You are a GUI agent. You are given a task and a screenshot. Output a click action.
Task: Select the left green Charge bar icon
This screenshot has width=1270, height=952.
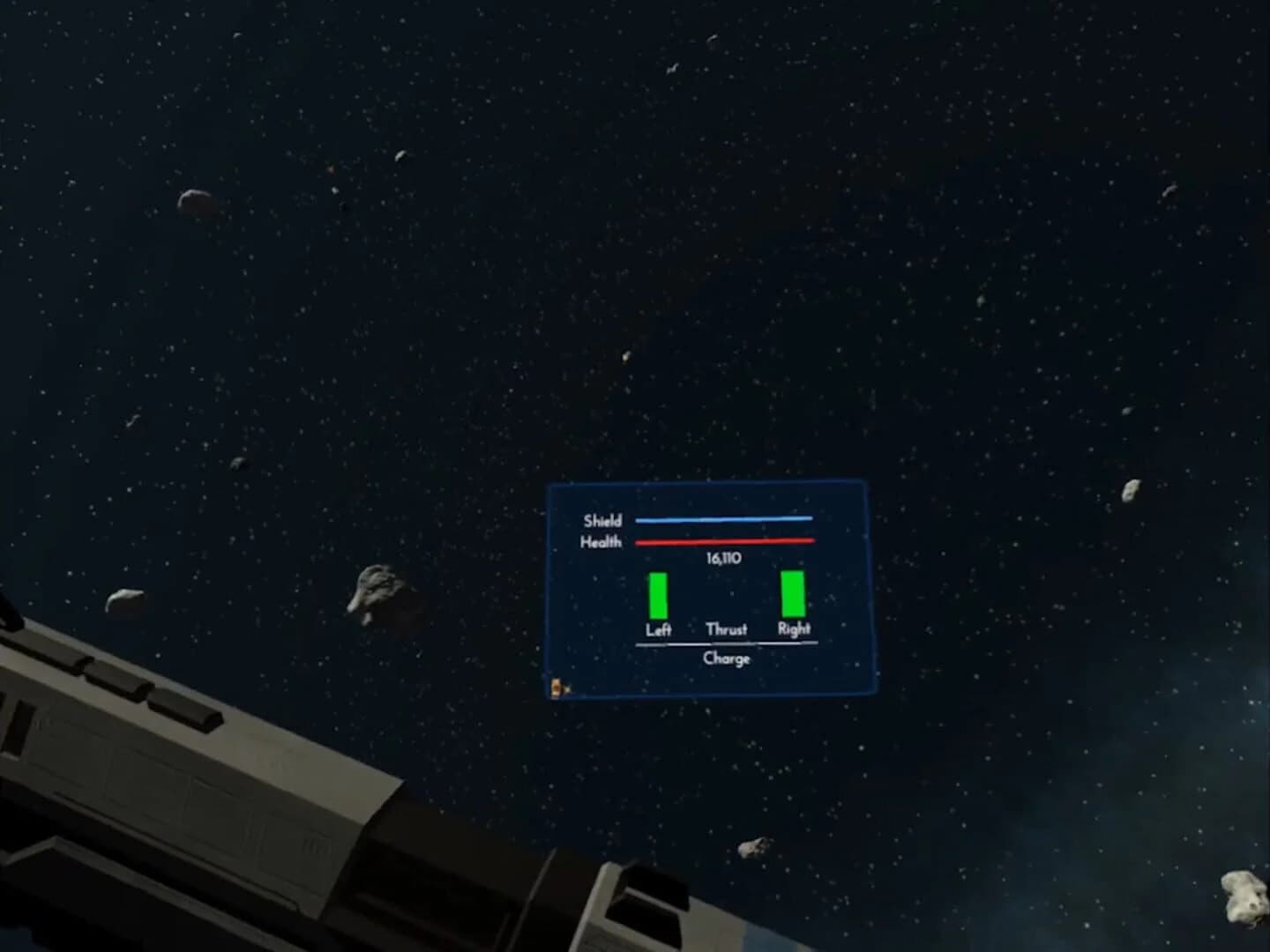(658, 597)
